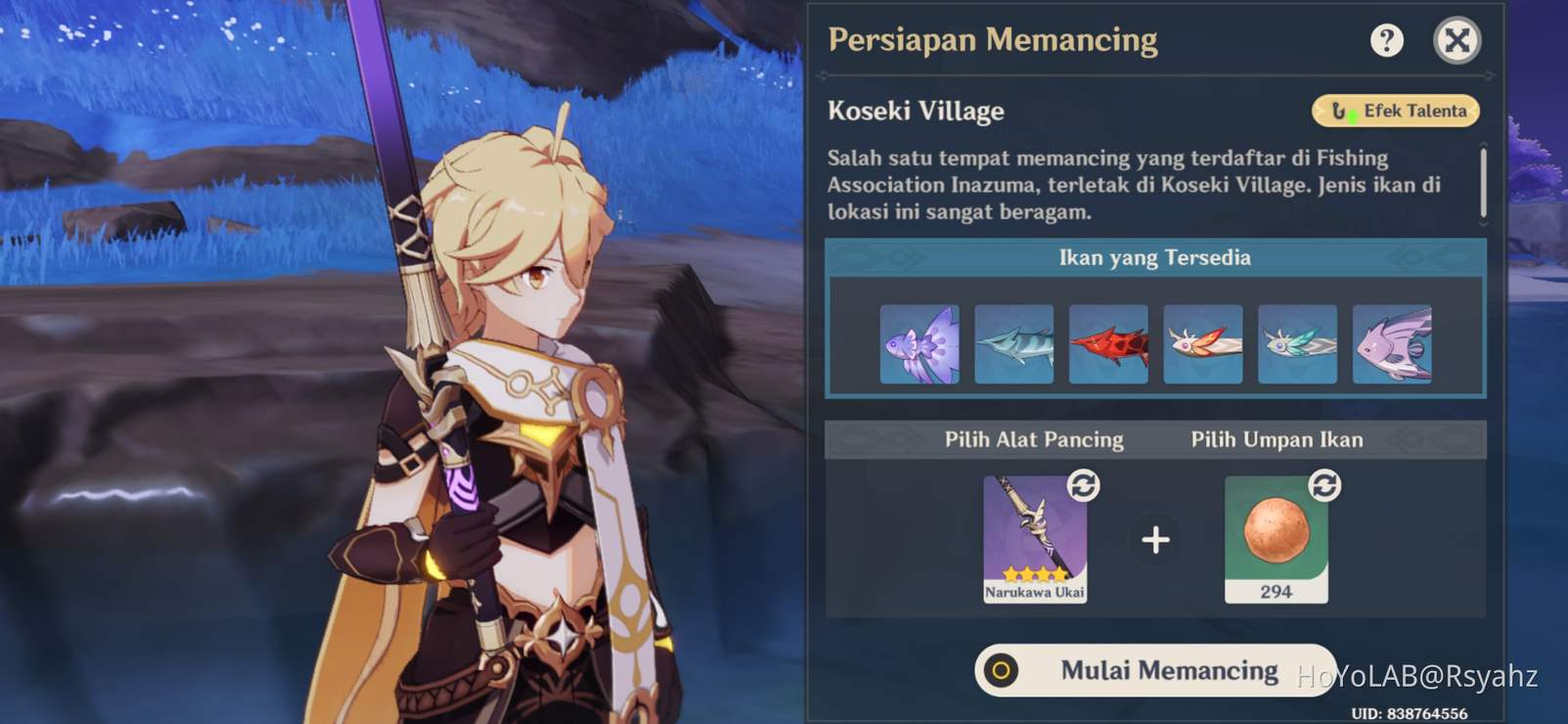Select the teal slender fish thumbnail
Screen dimensions: 1568x724
(1014, 344)
